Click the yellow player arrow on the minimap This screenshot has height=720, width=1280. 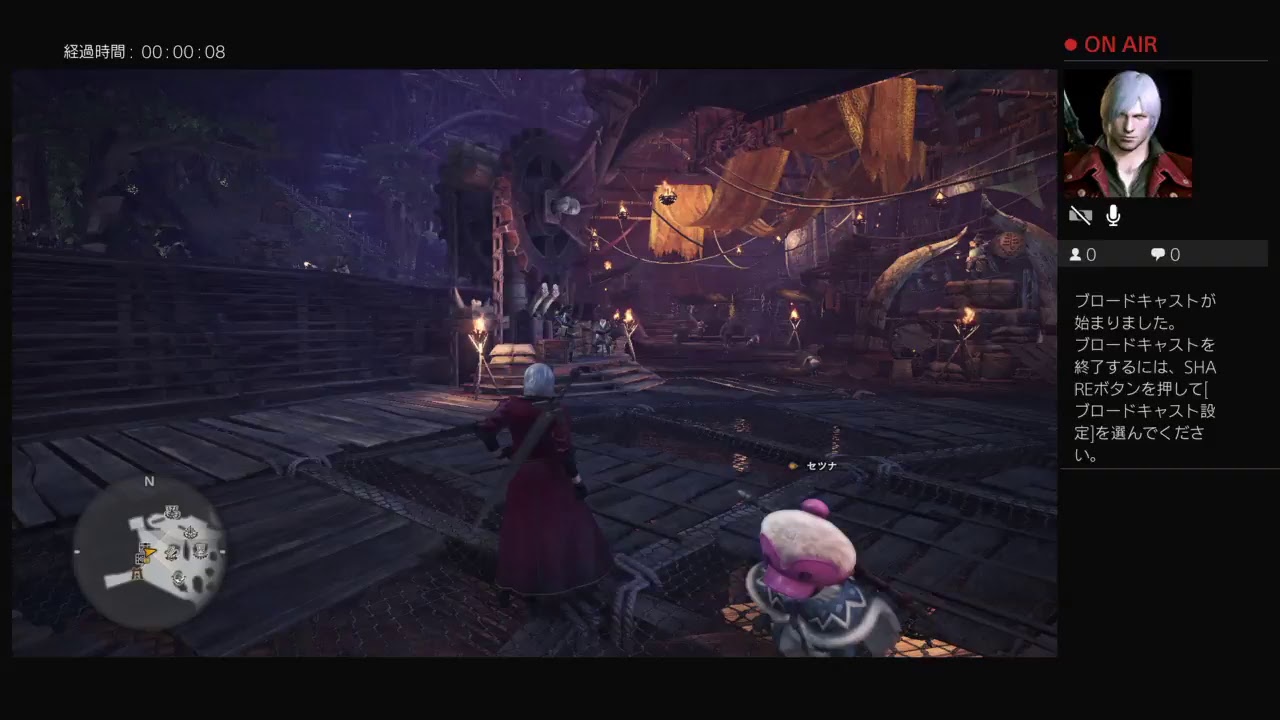pyautogui.click(x=149, y=552)
